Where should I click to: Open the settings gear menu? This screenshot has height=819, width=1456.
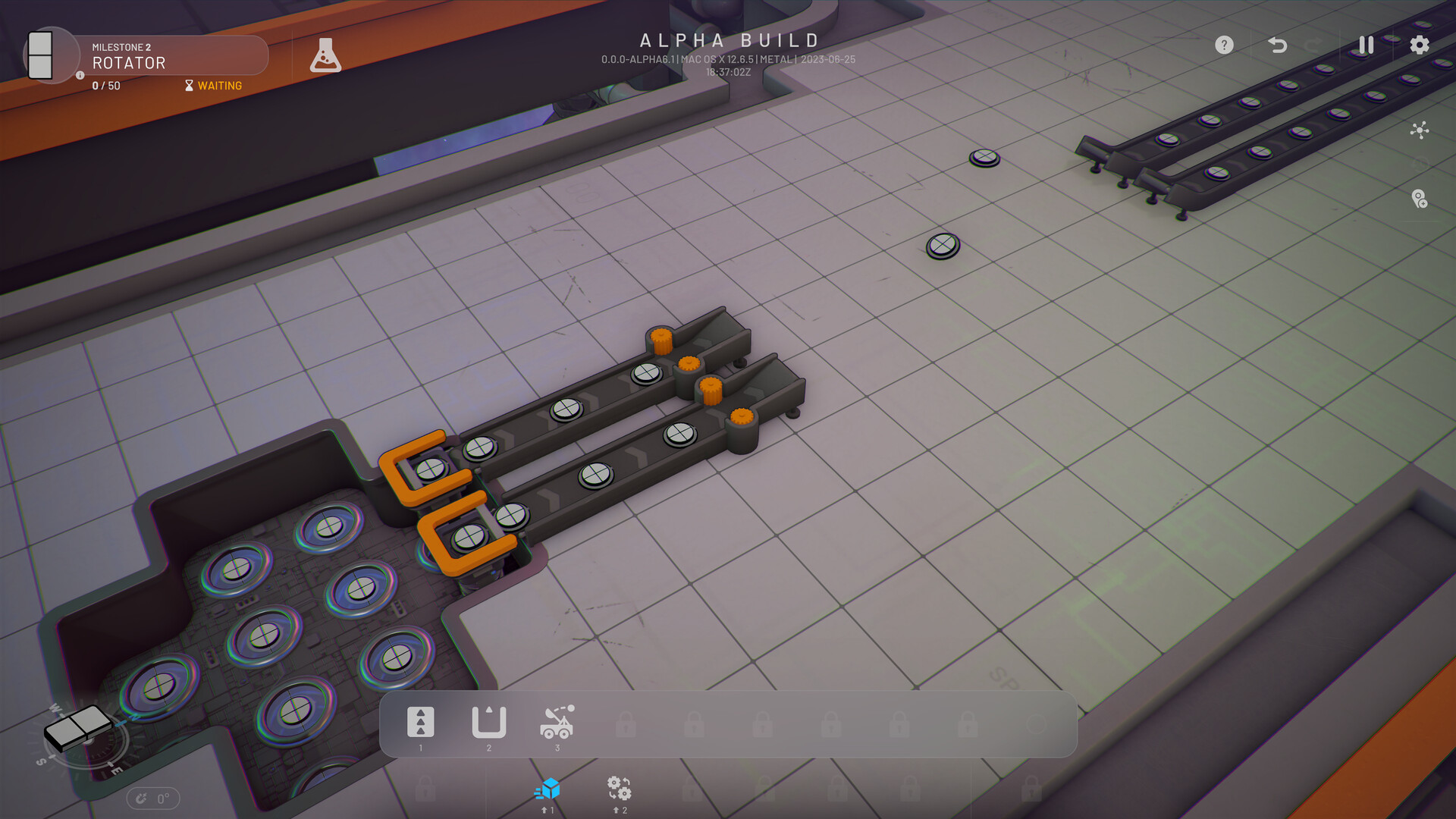pyautogui.click(x=1420, y=45)
